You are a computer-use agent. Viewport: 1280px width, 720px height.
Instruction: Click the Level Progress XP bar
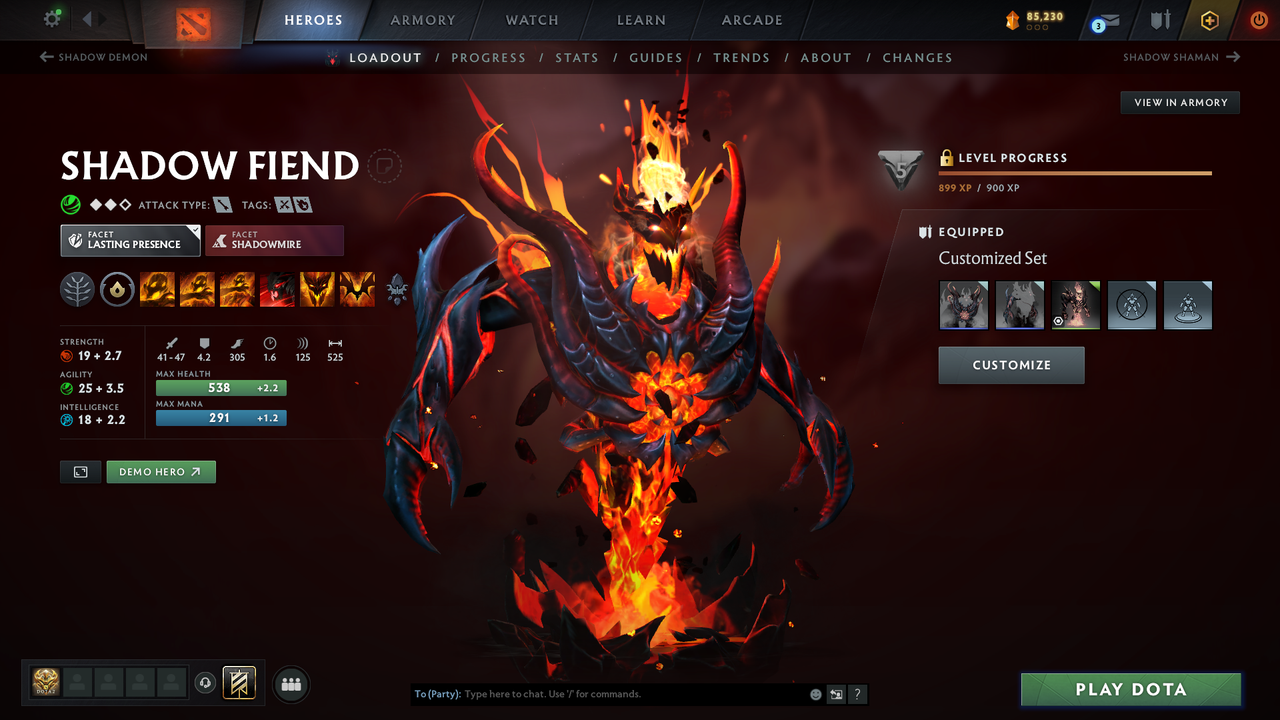(x=1075, y=172)
